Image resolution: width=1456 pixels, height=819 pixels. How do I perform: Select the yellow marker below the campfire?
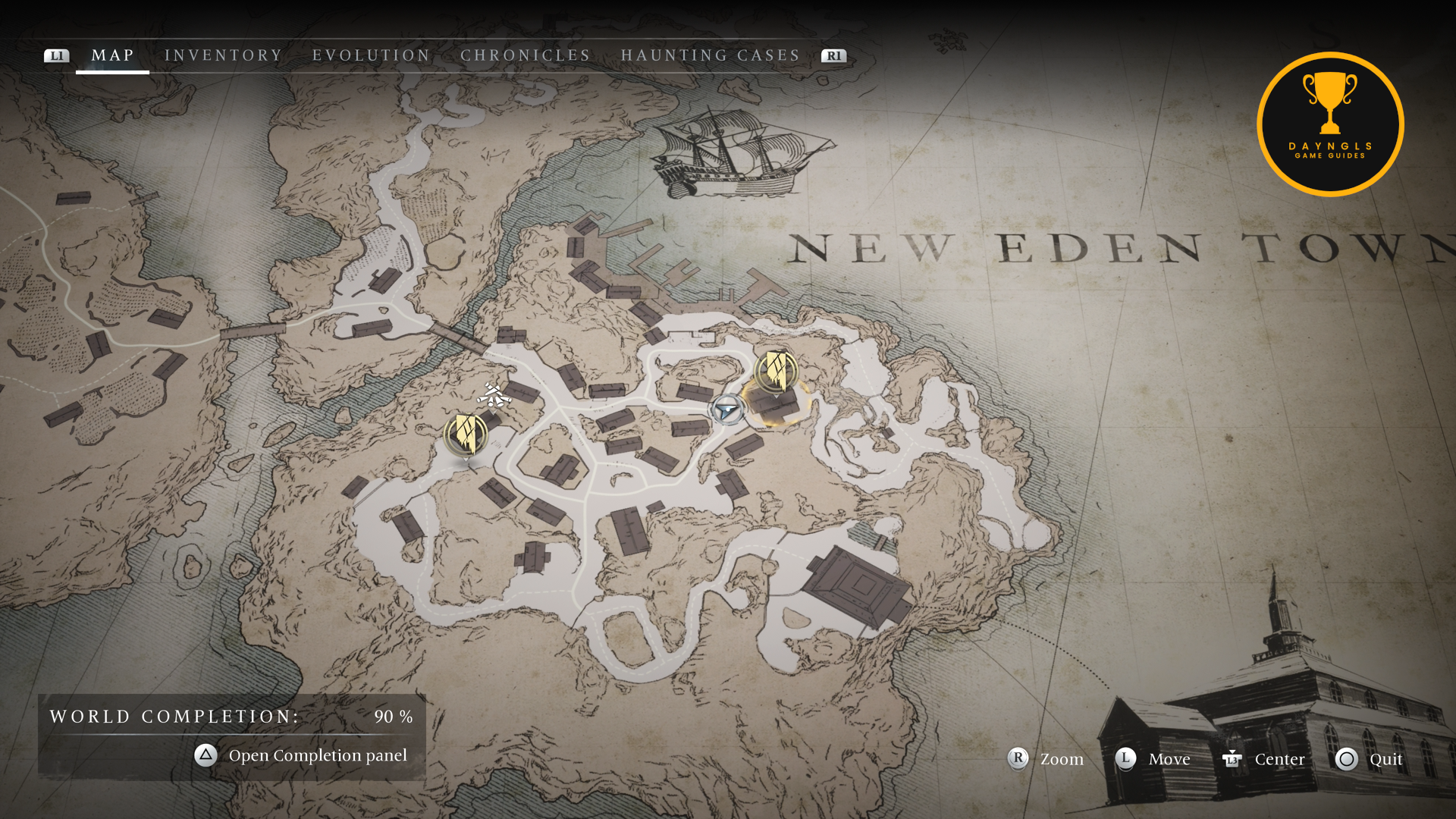click(x=466, y=435)
